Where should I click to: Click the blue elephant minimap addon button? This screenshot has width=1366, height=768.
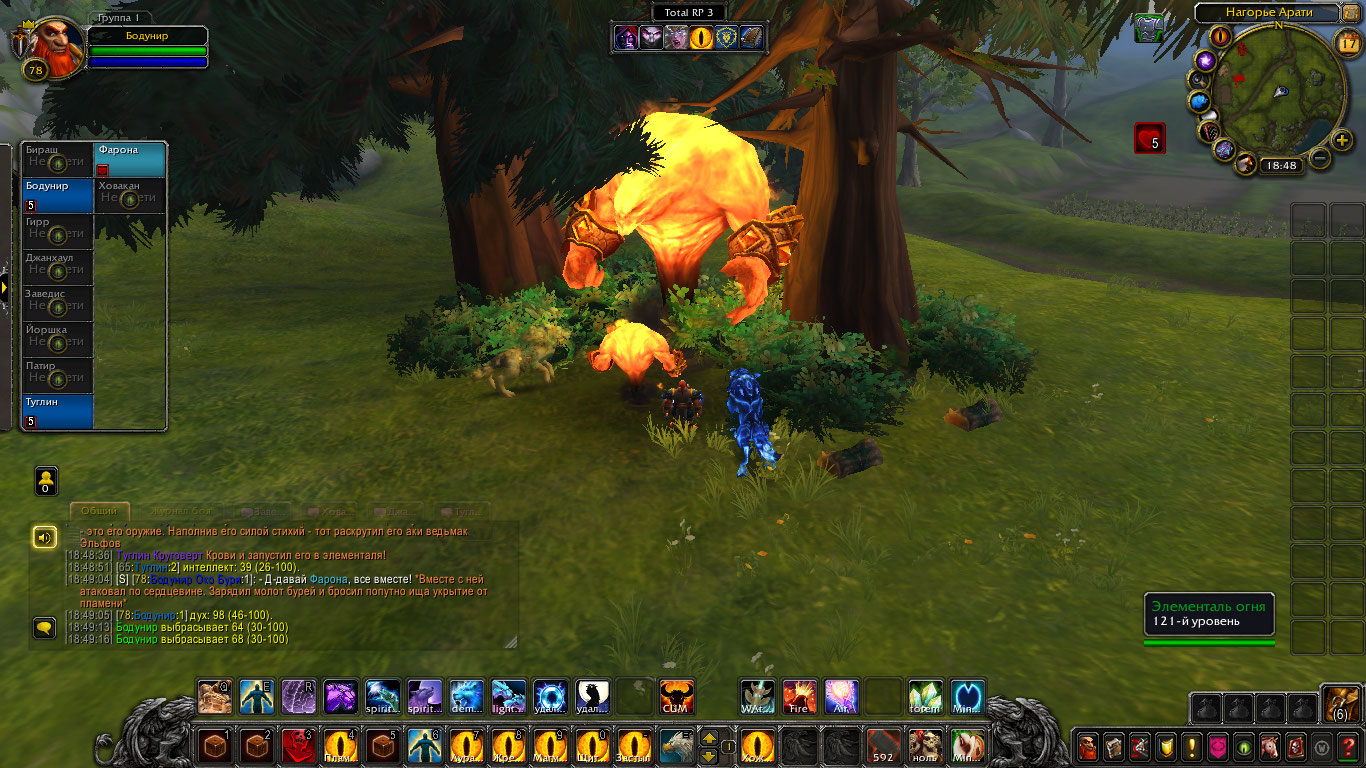(x=1200, y=101)
